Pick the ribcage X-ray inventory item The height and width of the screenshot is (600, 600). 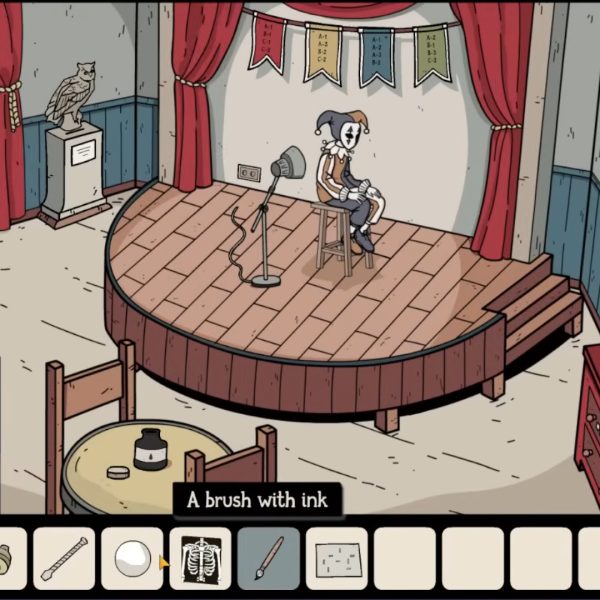[x=201, y=558]
